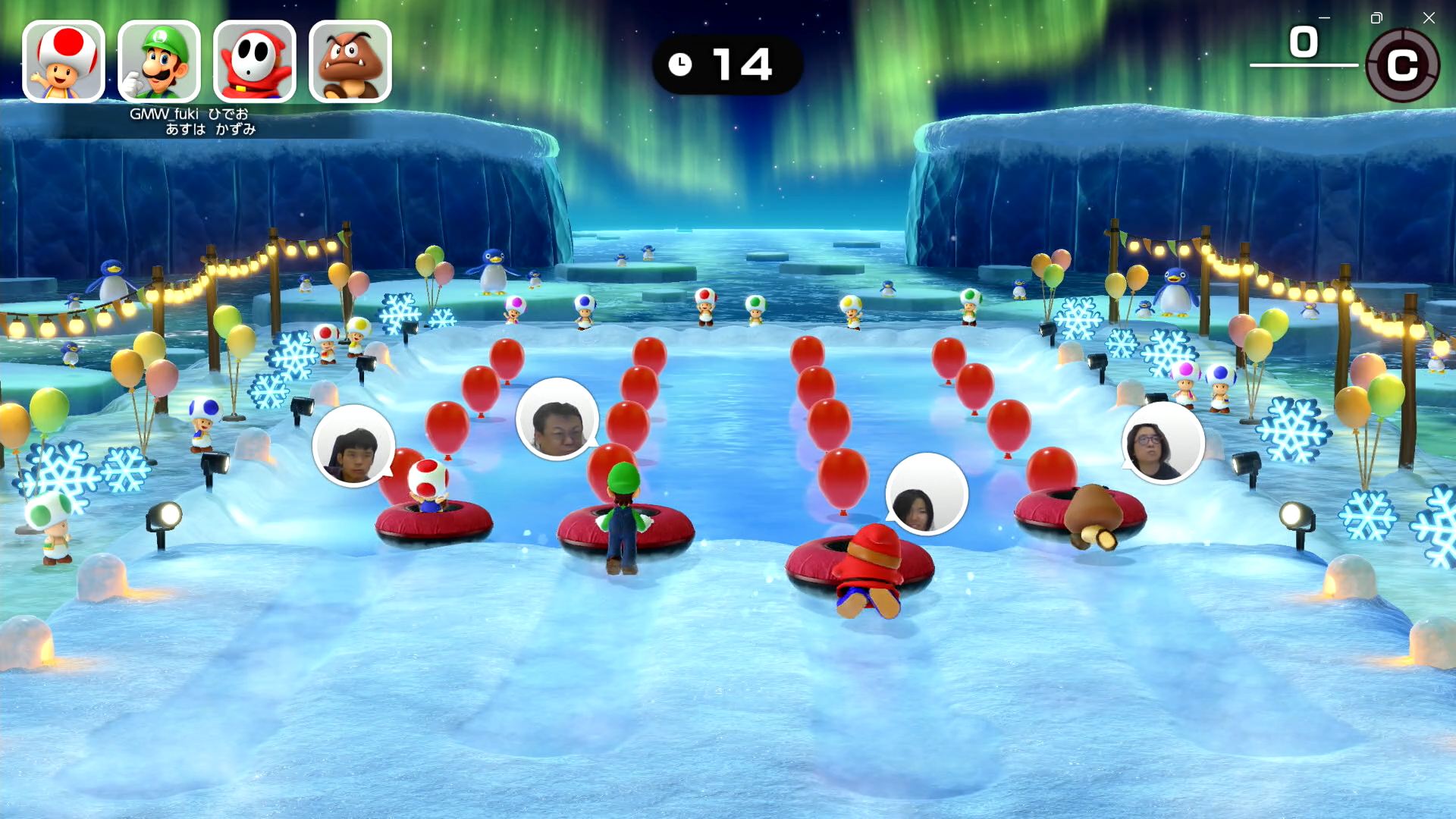
Task: Select the Toad player portrait
Action: (x=64, y=61)
